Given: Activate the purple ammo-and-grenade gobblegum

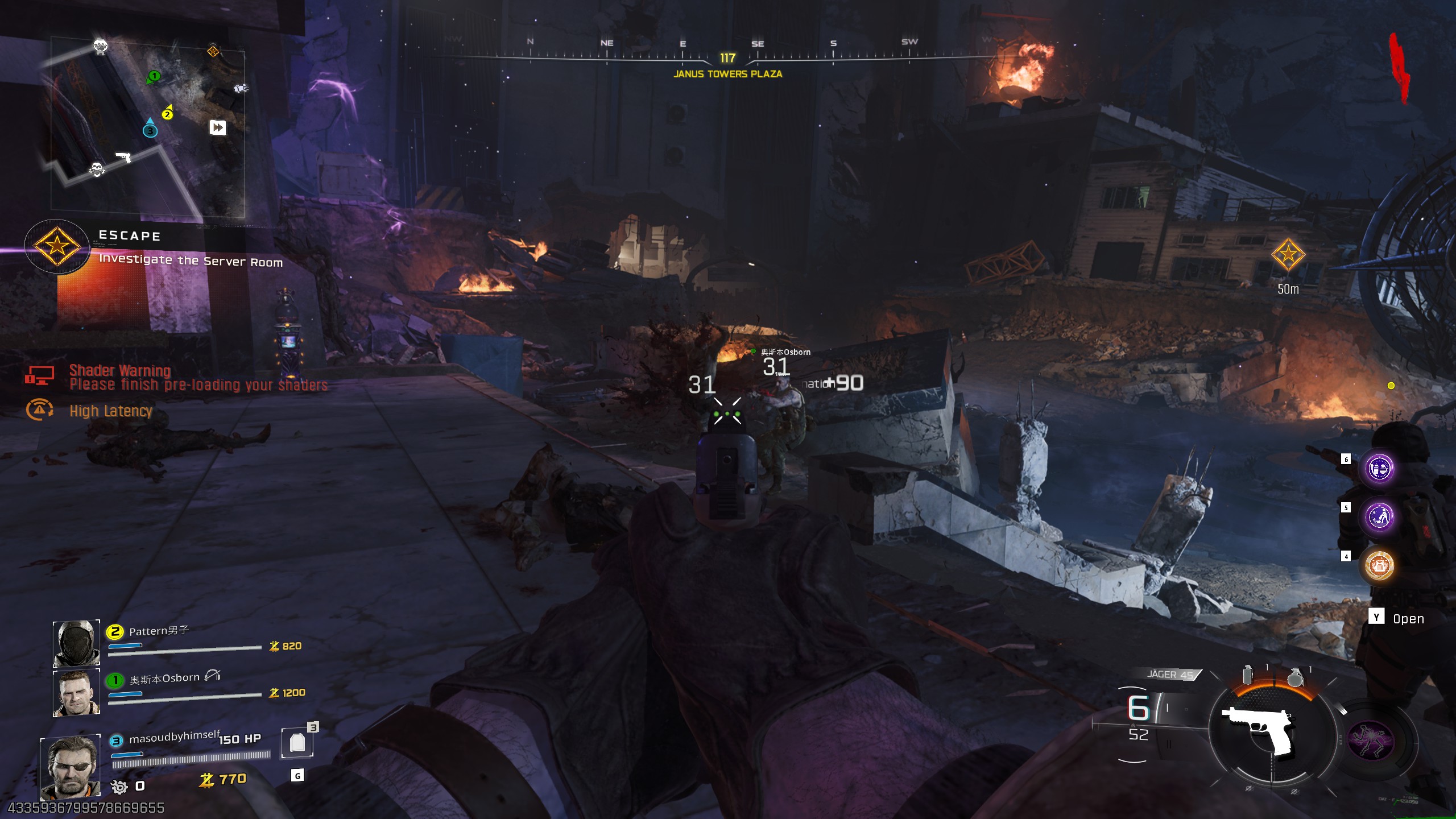Looking at the screenshot, I should pos(1379,469).
